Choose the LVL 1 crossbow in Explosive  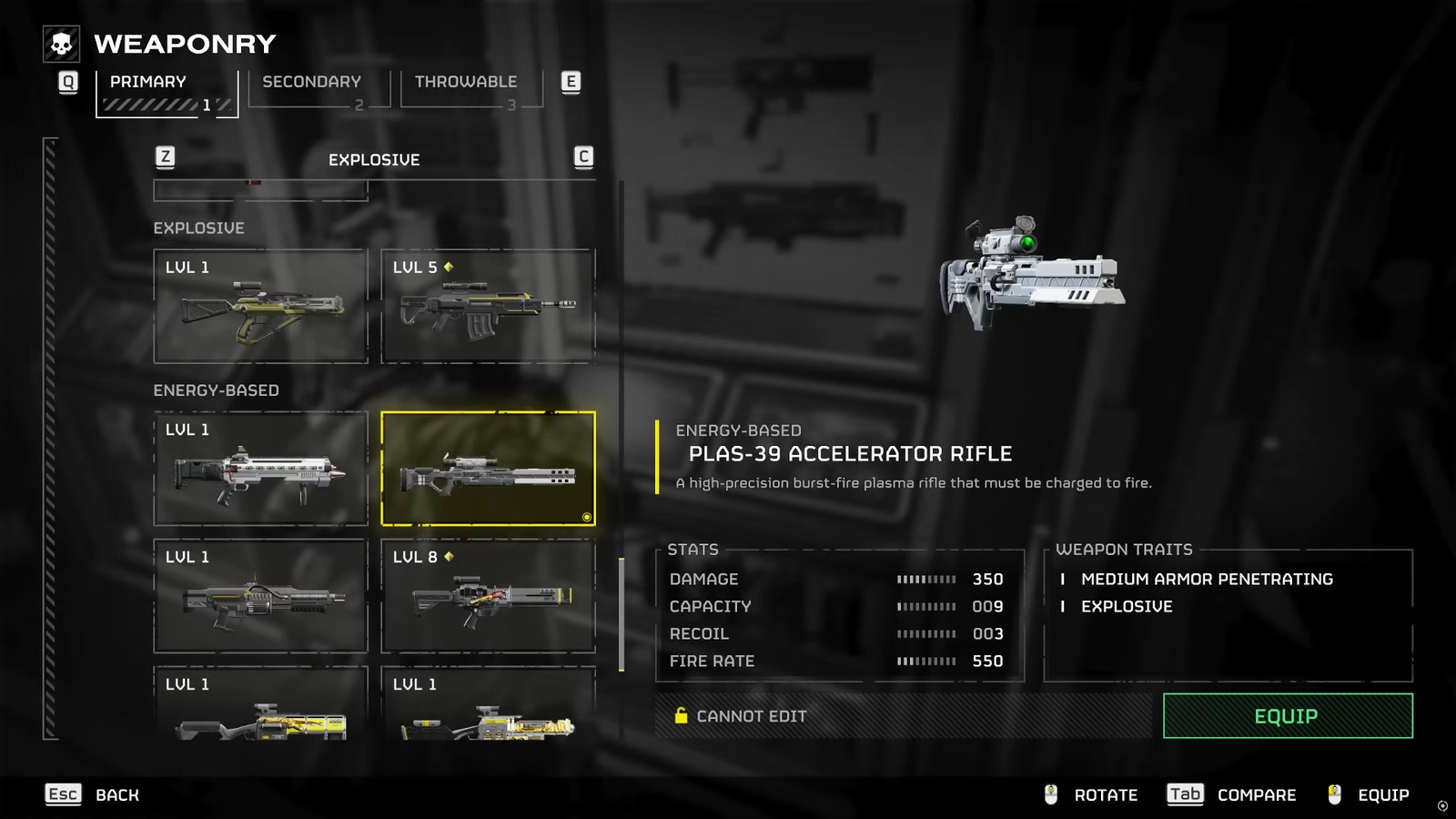pyautogui.click(x=260, y=307)
